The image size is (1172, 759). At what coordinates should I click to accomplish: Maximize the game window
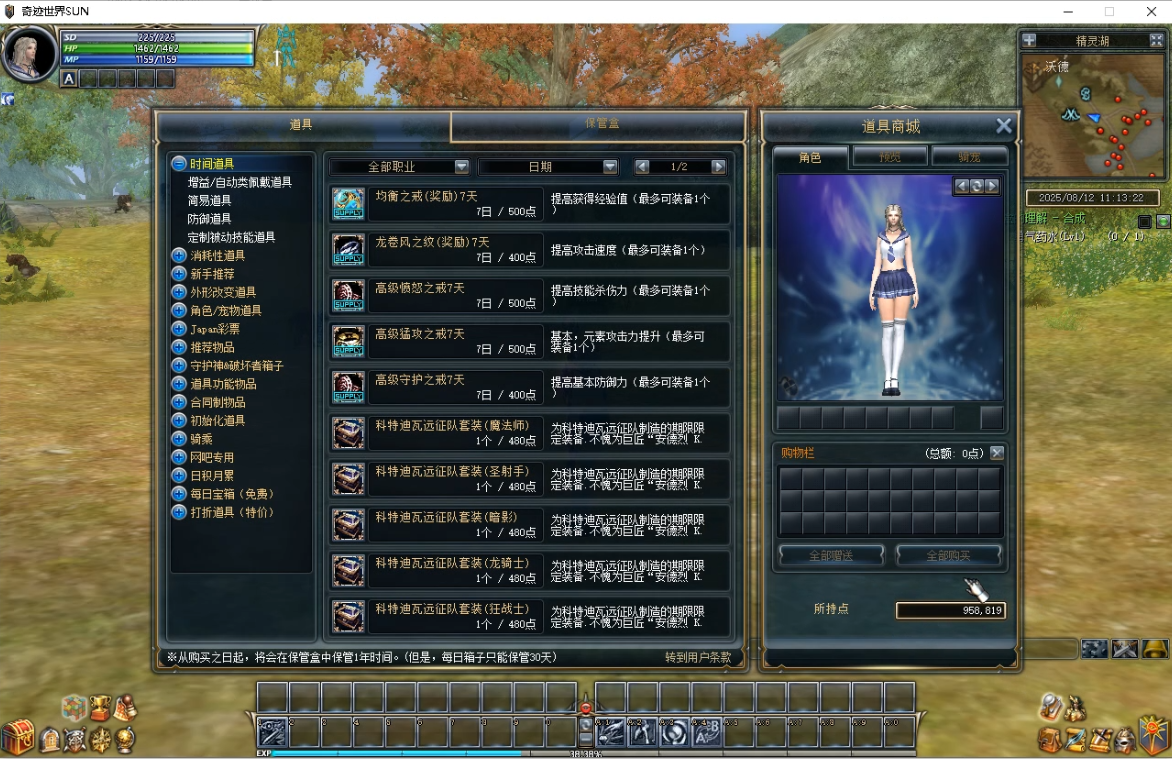point(1109,11)
